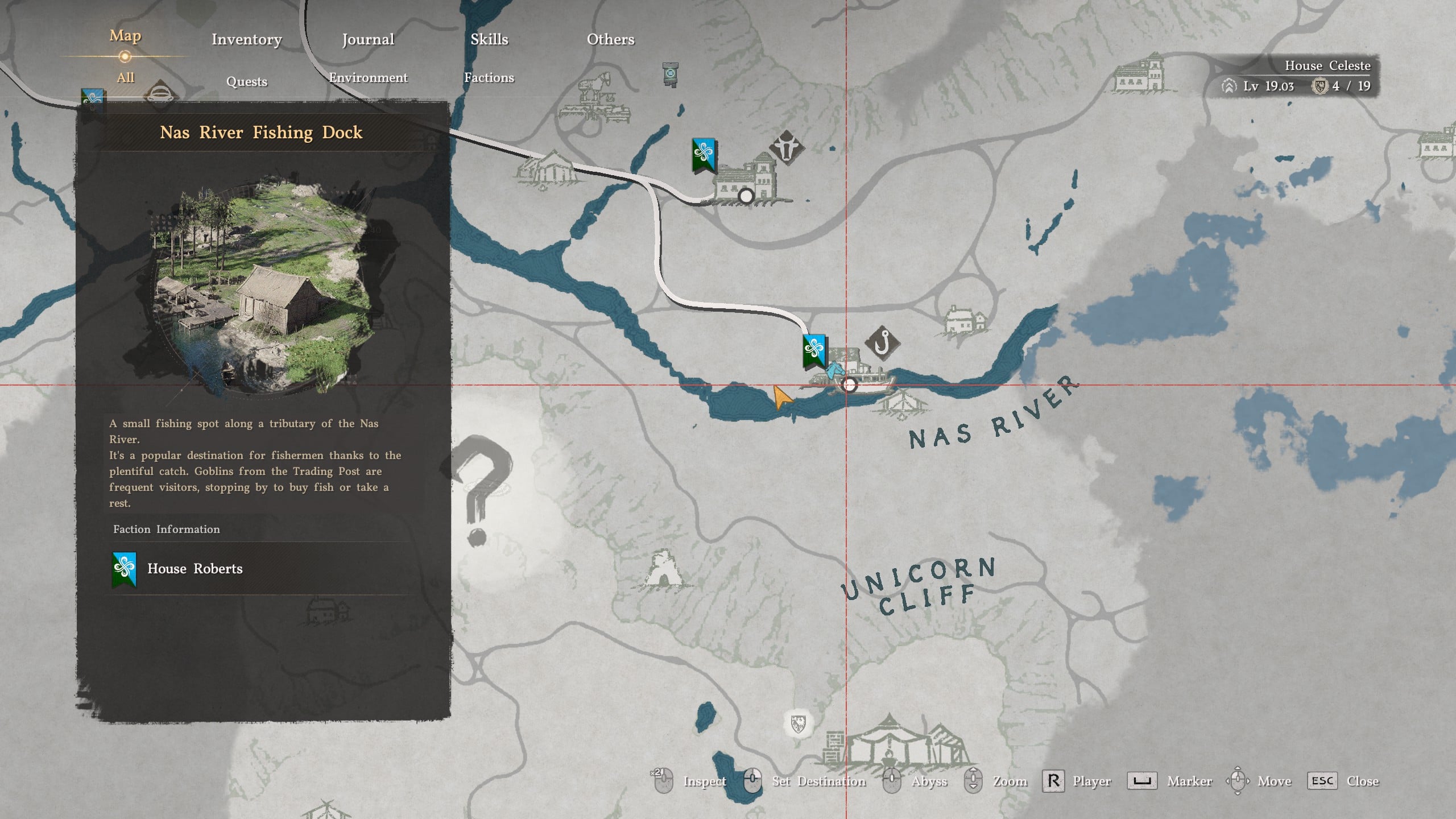Image resolution: width=1456 pixels, height=819 pixels.
Task: Switch to the Inventory tab
Action: 246,39
